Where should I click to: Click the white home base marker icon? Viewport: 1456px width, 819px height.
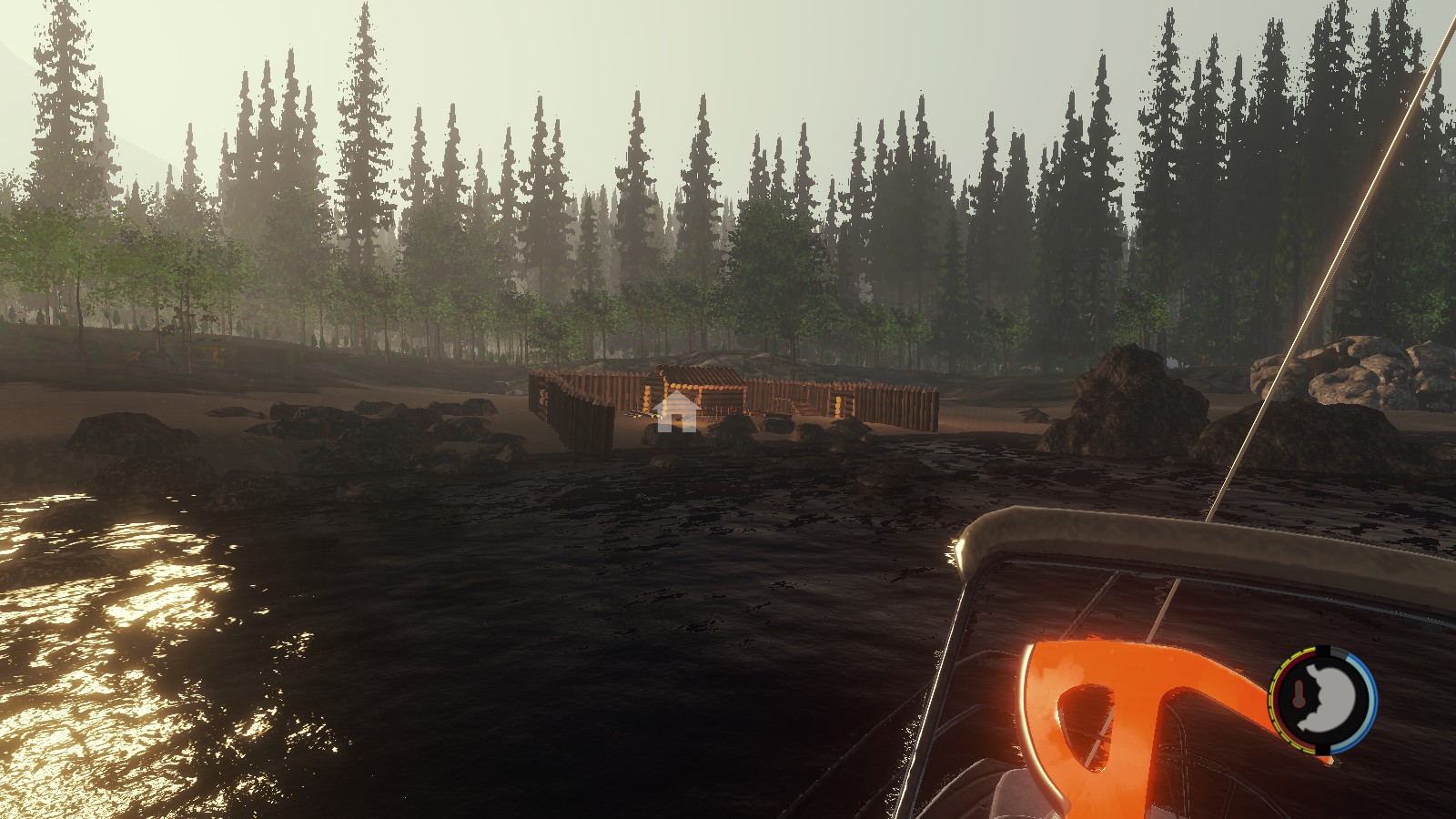677,410
